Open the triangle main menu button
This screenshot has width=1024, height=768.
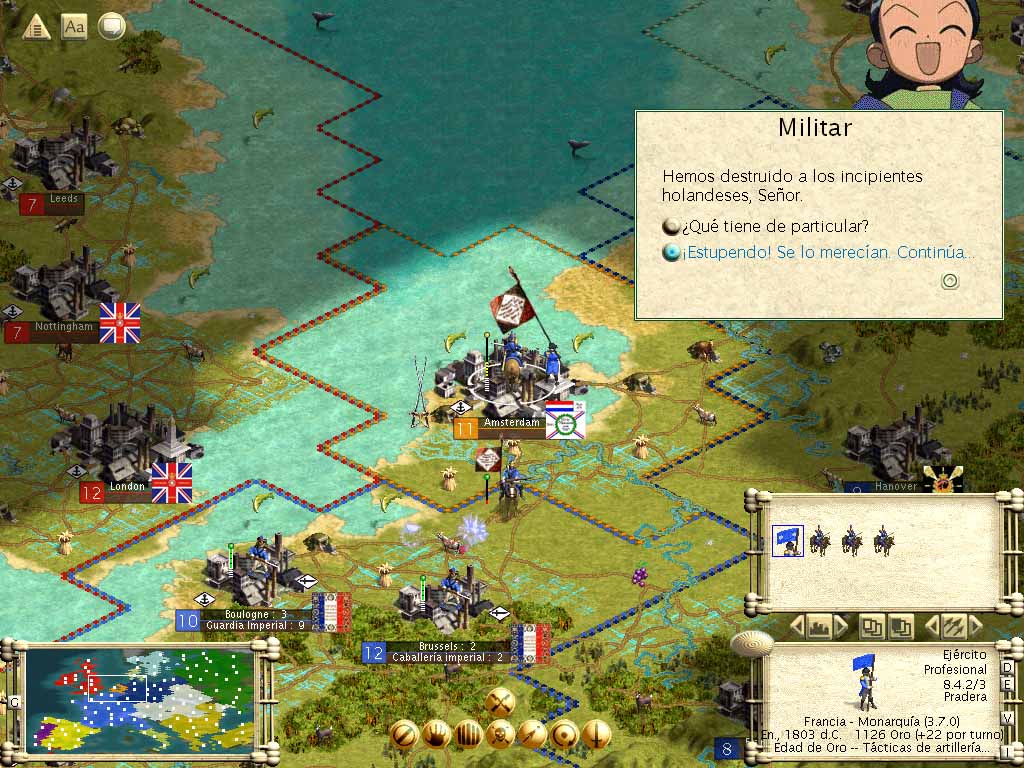(37, 27)
